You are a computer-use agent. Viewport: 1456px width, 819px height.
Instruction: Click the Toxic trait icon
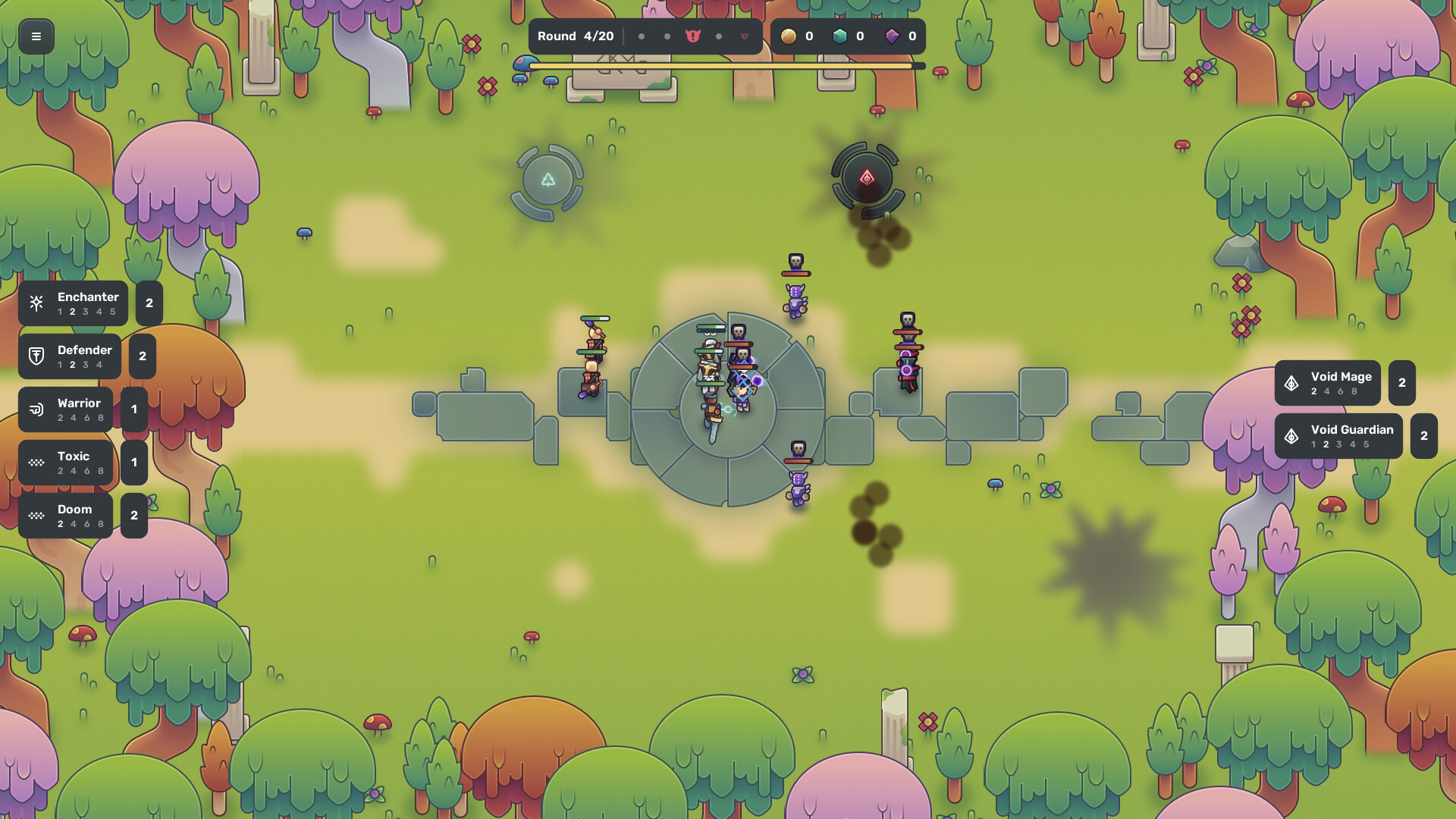(36, 462)
